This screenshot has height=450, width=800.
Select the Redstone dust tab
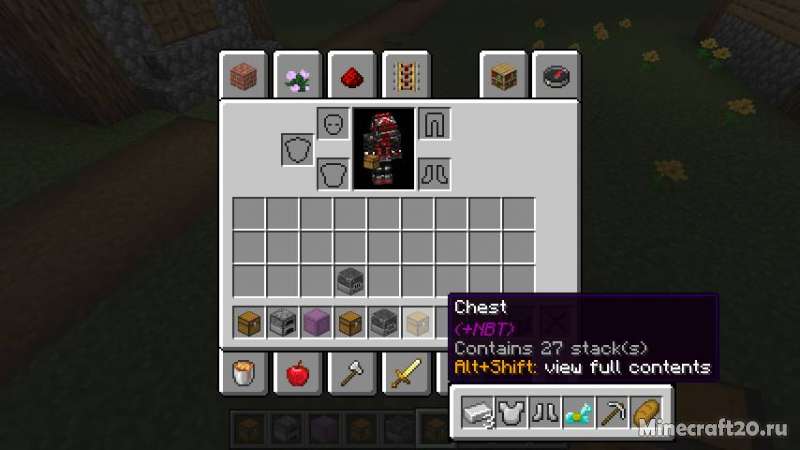(x=352, y=77)
